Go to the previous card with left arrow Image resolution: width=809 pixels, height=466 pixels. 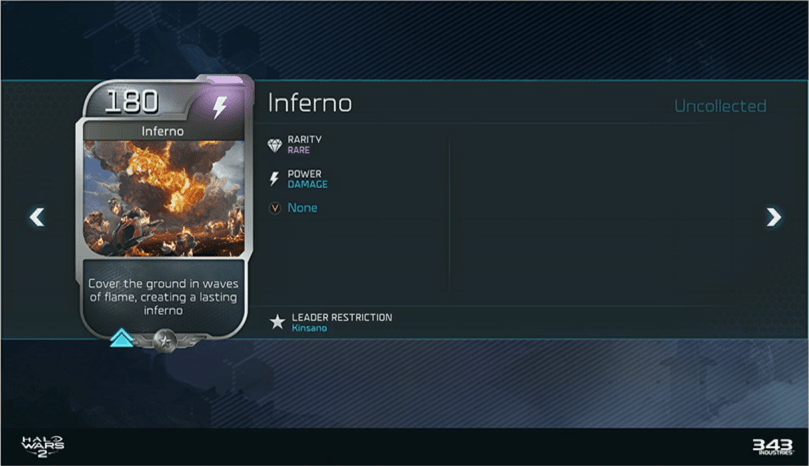click(x=37, y=217)
